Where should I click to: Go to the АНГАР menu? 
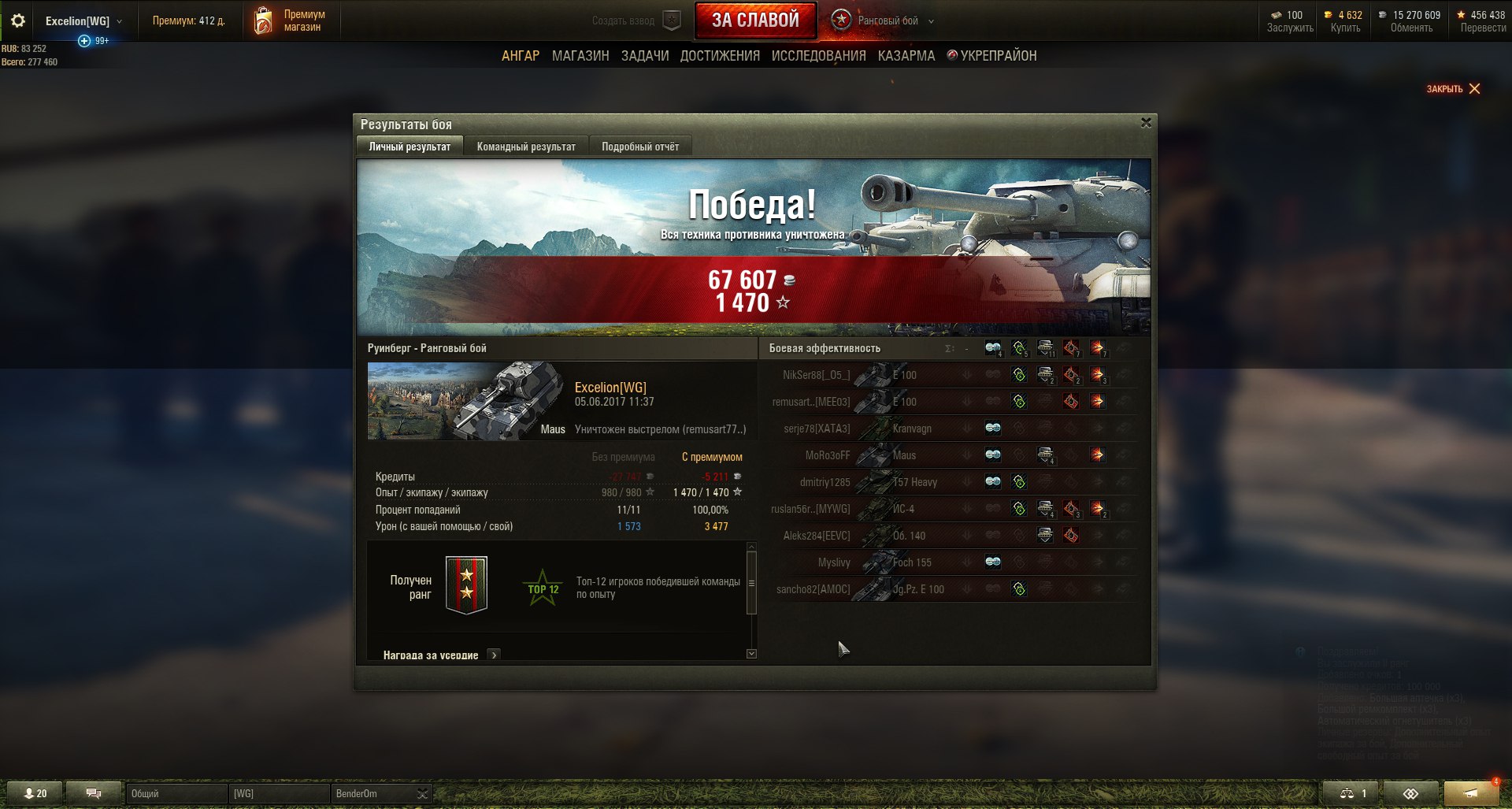point(521,56)
